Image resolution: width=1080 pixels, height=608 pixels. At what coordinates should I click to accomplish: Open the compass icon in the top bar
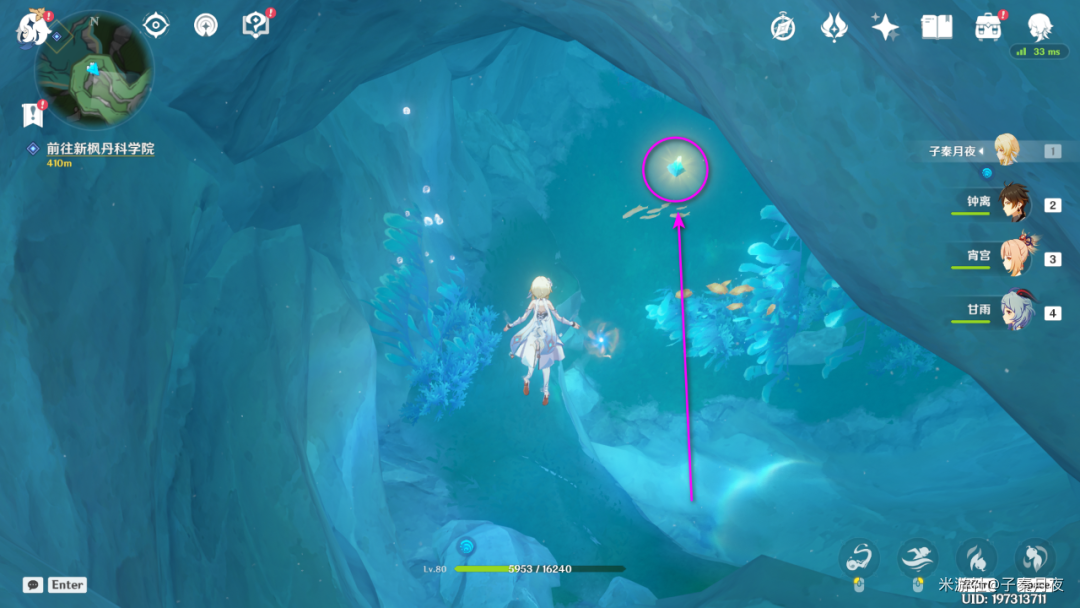click(x=783, y=27)
